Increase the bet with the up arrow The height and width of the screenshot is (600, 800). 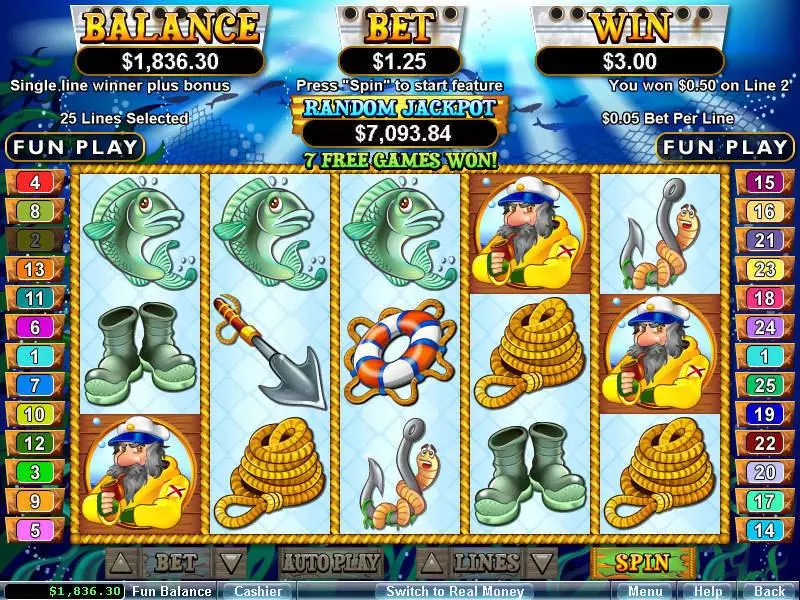[118, 562]
